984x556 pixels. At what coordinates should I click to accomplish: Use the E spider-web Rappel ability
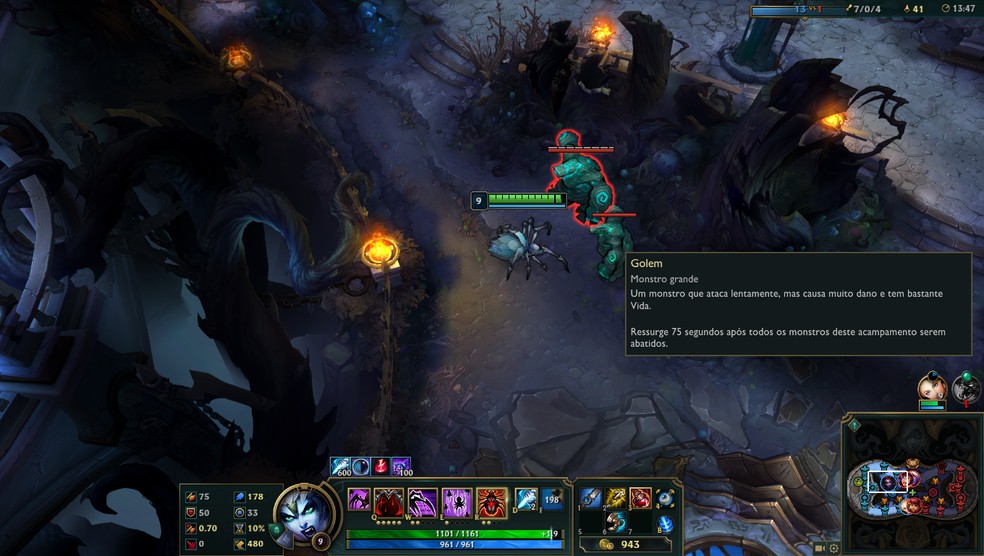coord(457,501)
